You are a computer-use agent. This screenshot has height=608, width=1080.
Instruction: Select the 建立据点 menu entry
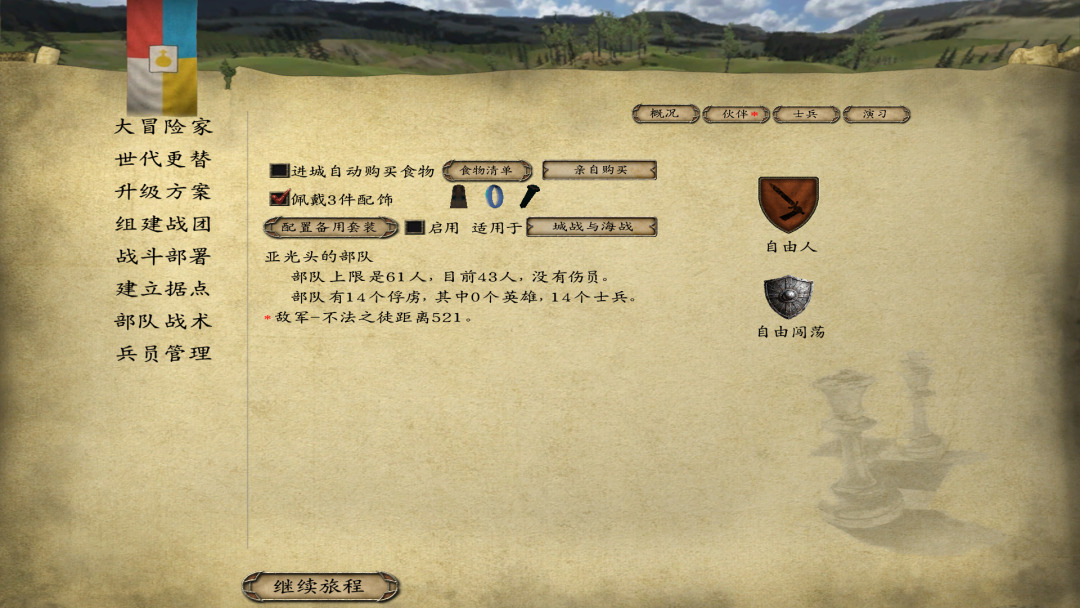pos(163,289)
